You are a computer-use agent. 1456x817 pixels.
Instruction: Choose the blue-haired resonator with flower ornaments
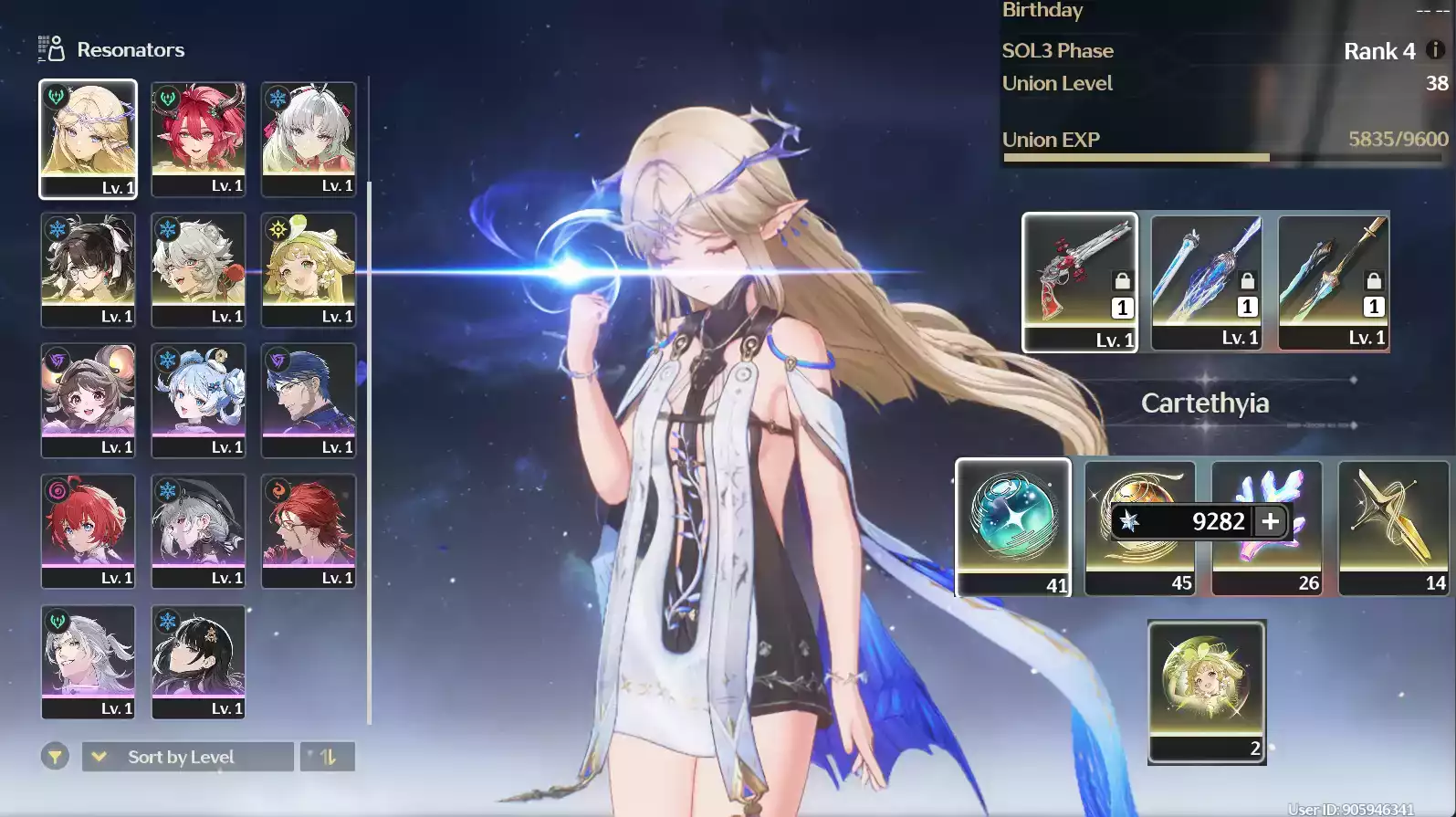198,400
